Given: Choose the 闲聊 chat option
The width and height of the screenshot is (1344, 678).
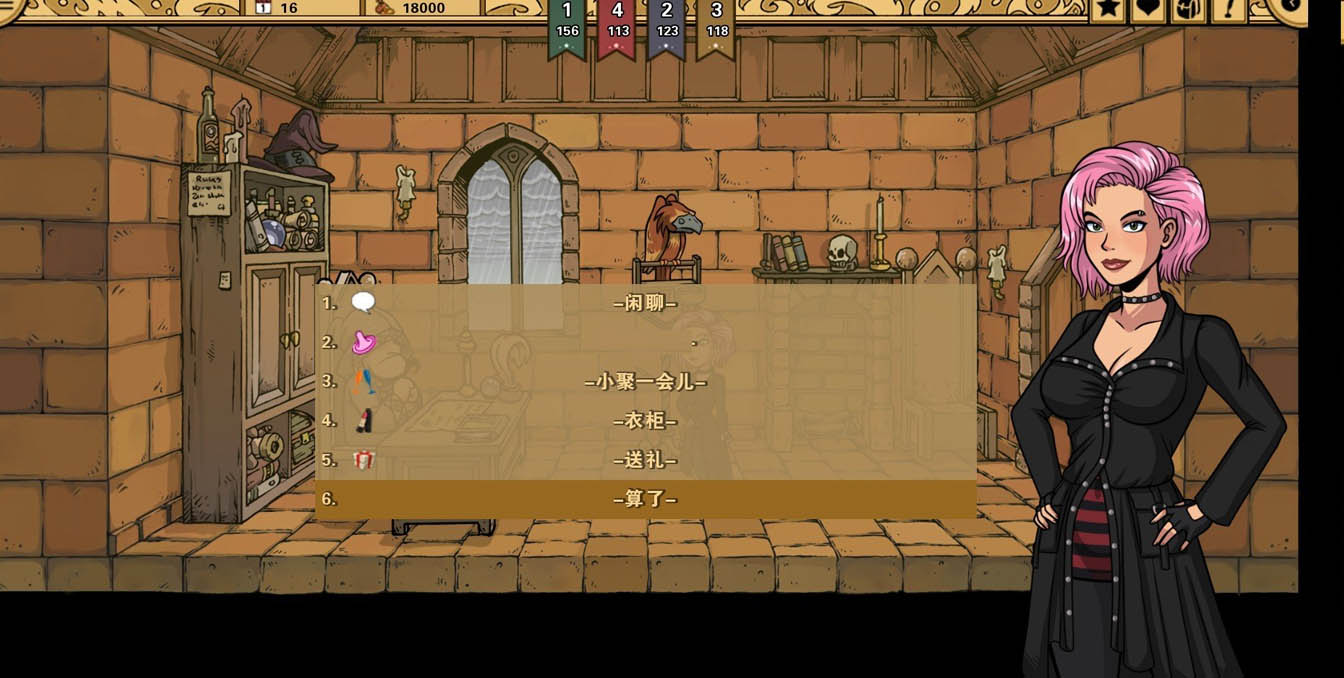Looking at the screenshot, I should pyautogui.click(x=645, y=303).
